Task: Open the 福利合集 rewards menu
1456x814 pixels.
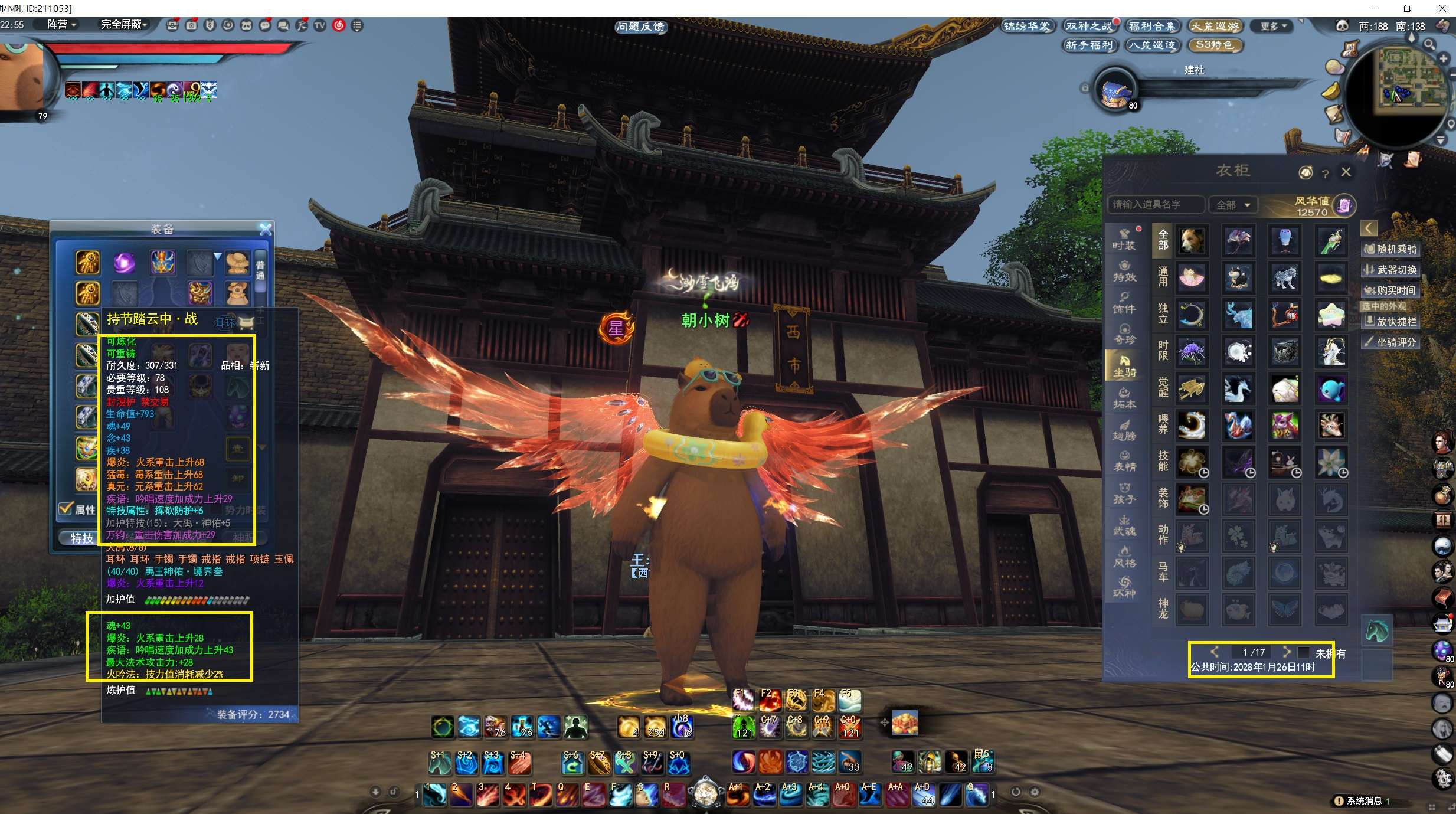Action: click(x=1151, y=26)
